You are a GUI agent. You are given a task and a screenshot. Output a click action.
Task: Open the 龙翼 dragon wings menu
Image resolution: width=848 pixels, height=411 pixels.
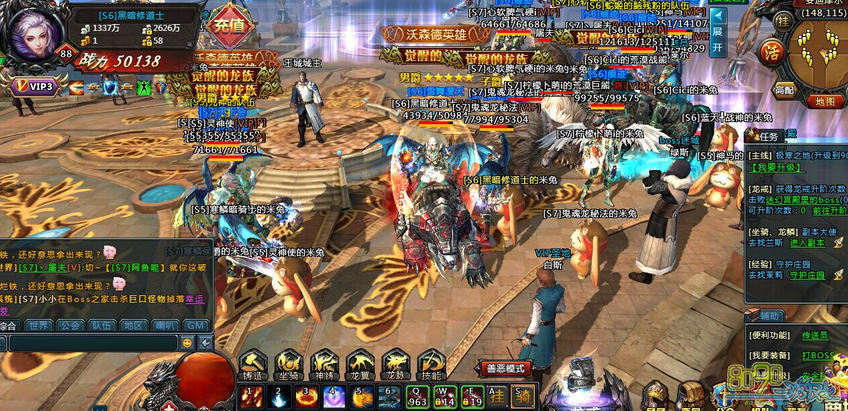pyautogui.click(x=360, y=367)
